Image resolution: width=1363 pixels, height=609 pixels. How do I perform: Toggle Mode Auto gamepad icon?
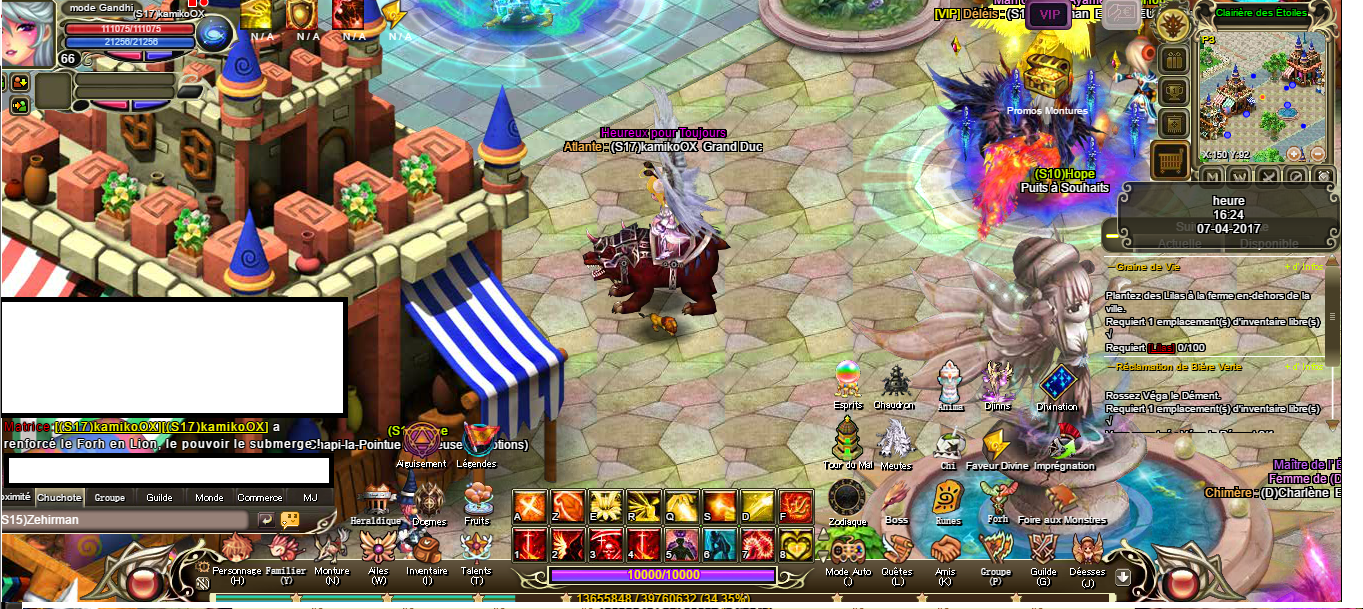click(x=848, y=551)
